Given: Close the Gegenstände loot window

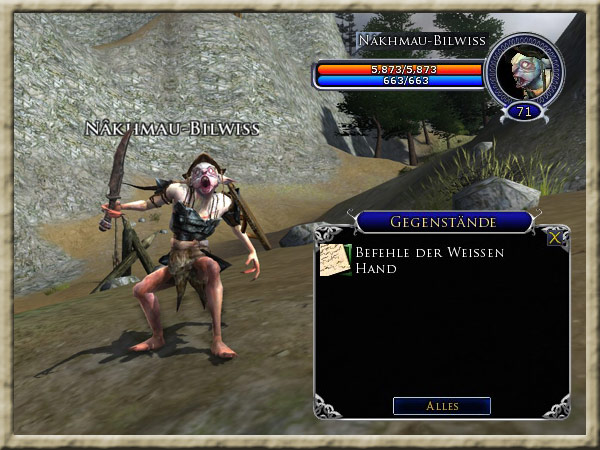Looking at the screenshot, I should [x=555, y=237].
